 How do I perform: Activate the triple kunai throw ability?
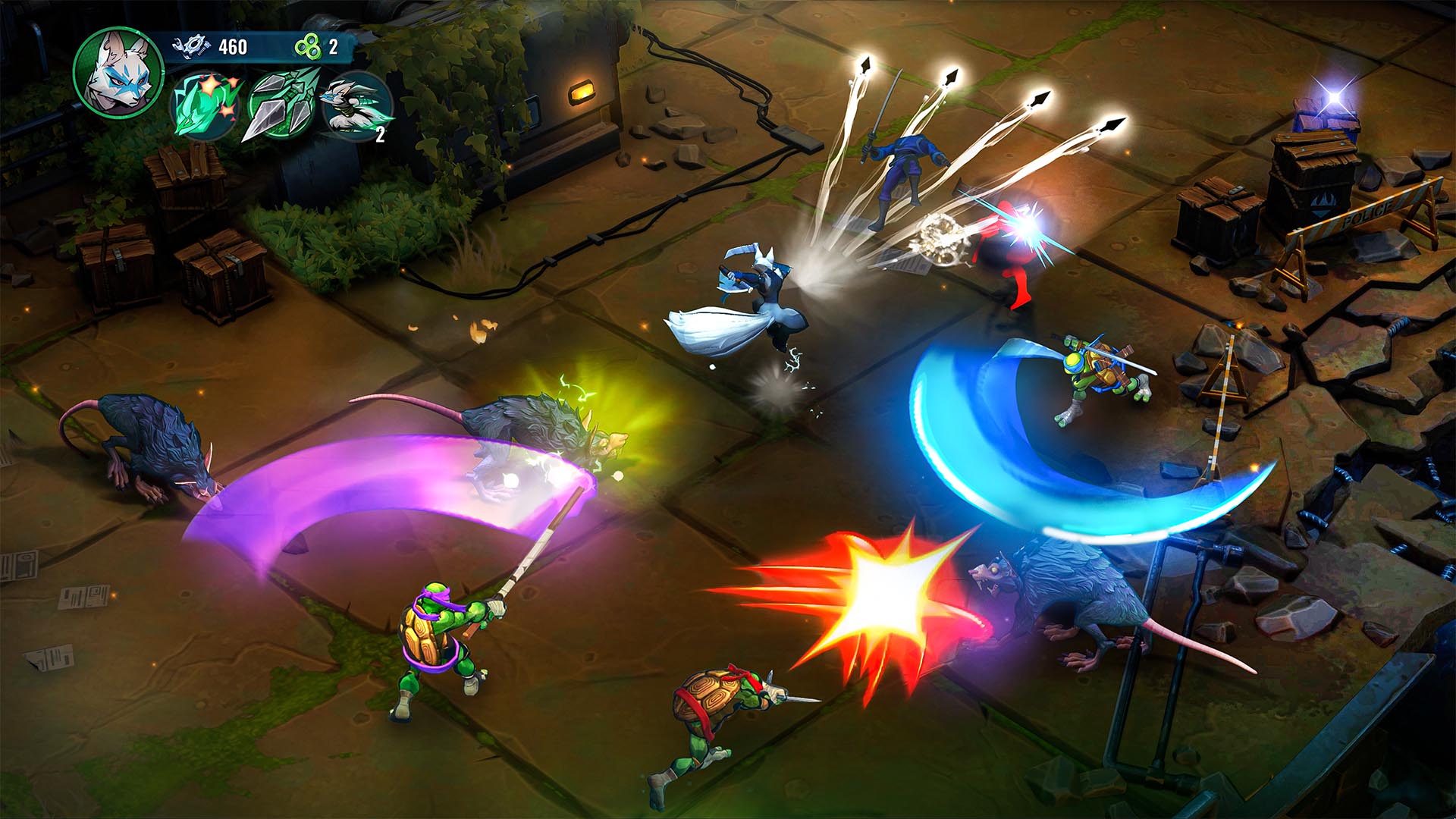279,108
